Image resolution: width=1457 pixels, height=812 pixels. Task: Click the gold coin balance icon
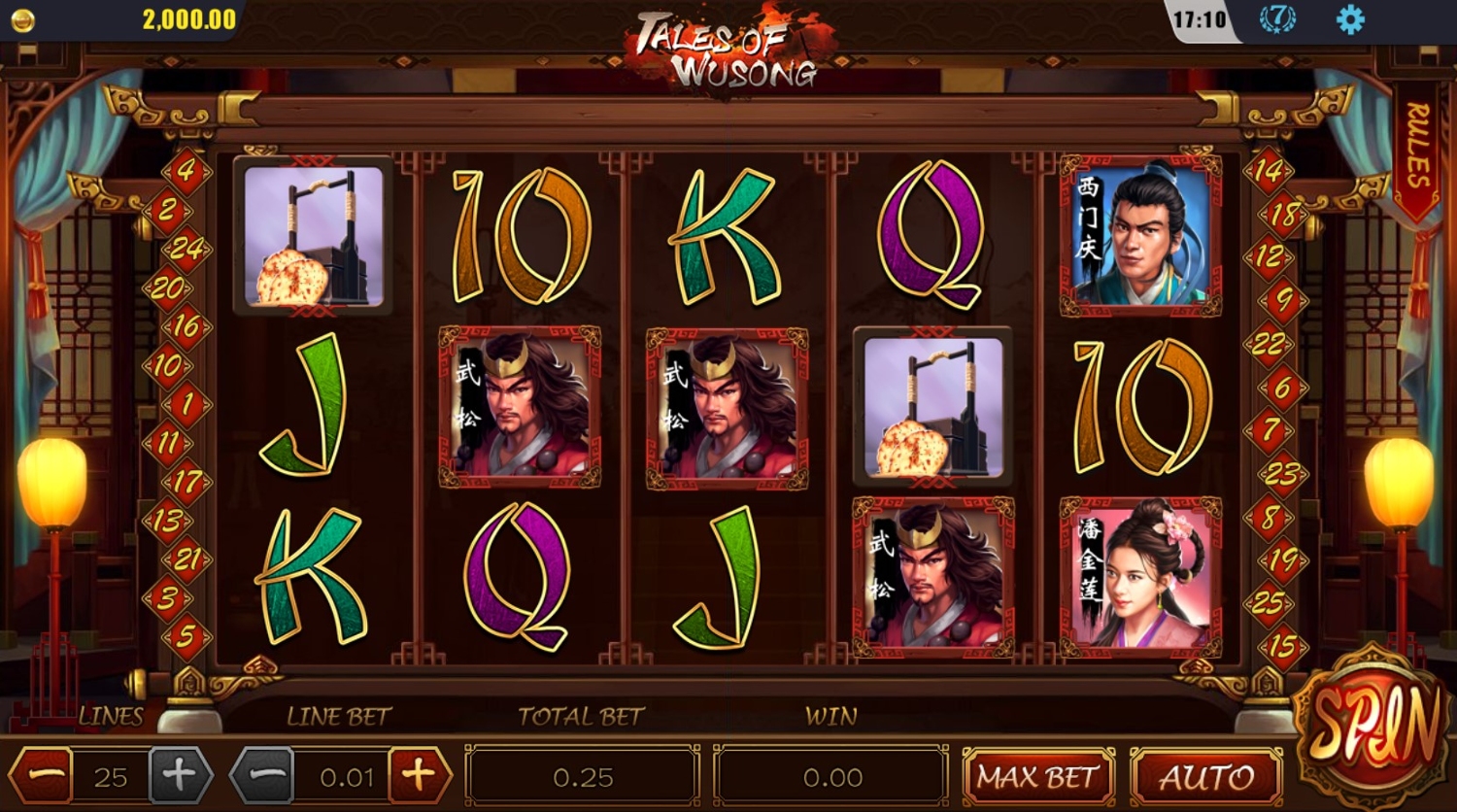click(x=21, y=20)
